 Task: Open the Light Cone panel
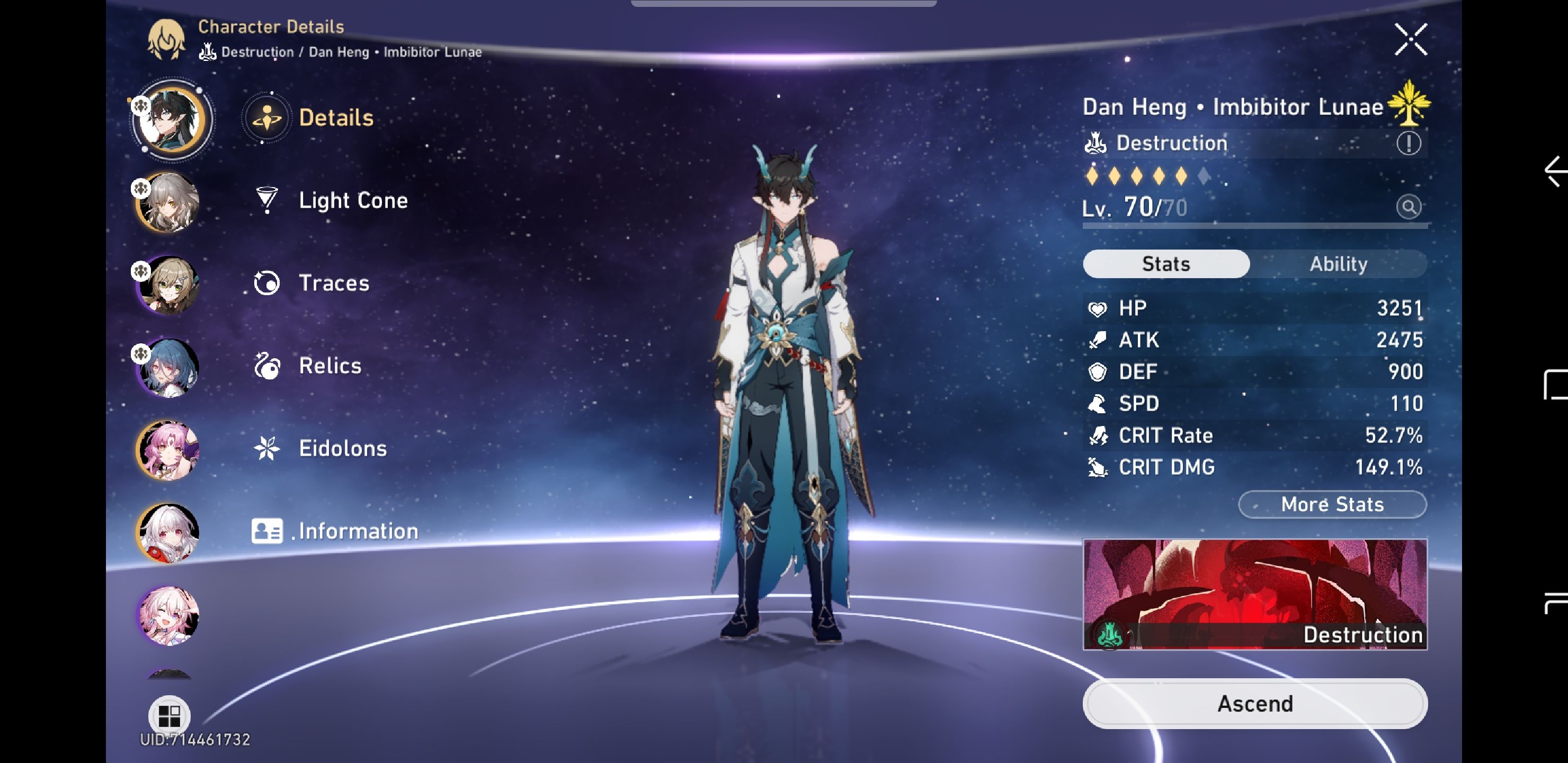coord(353,200)
